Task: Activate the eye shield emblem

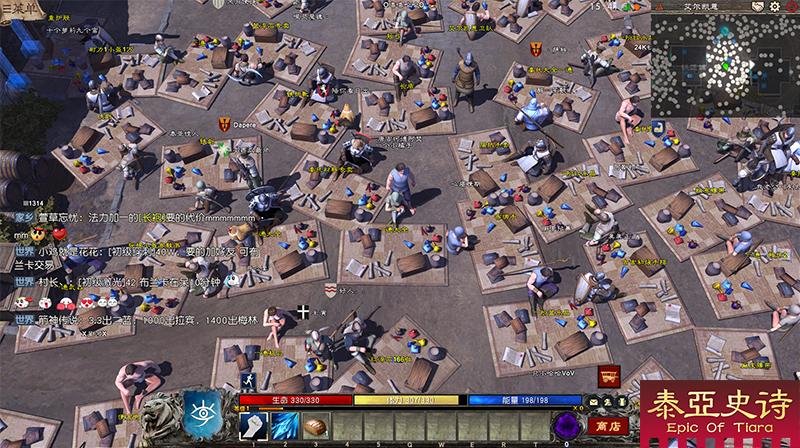Action: click(202, 414)
